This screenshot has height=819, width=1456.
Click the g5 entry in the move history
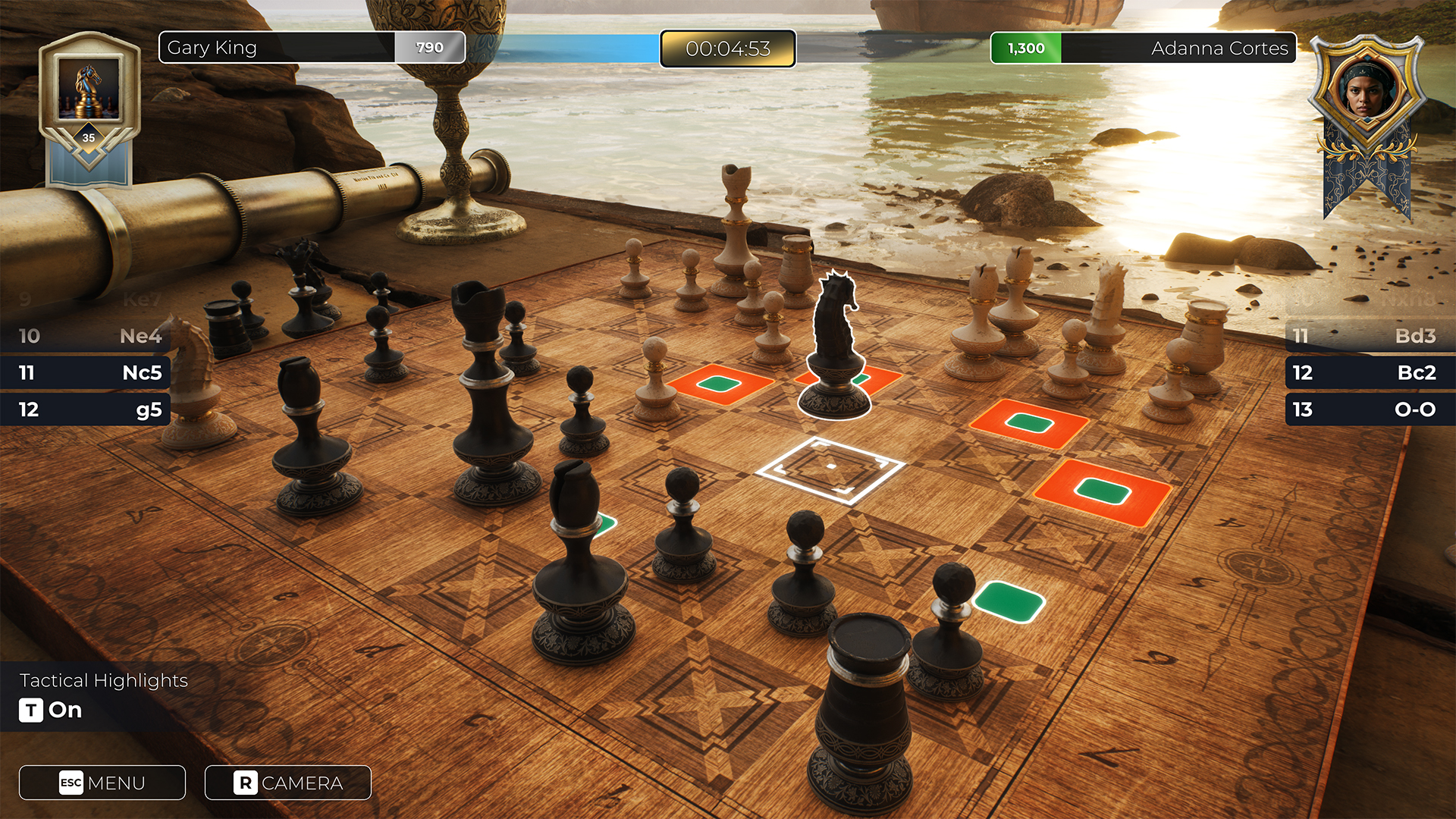tap(85, 409)
